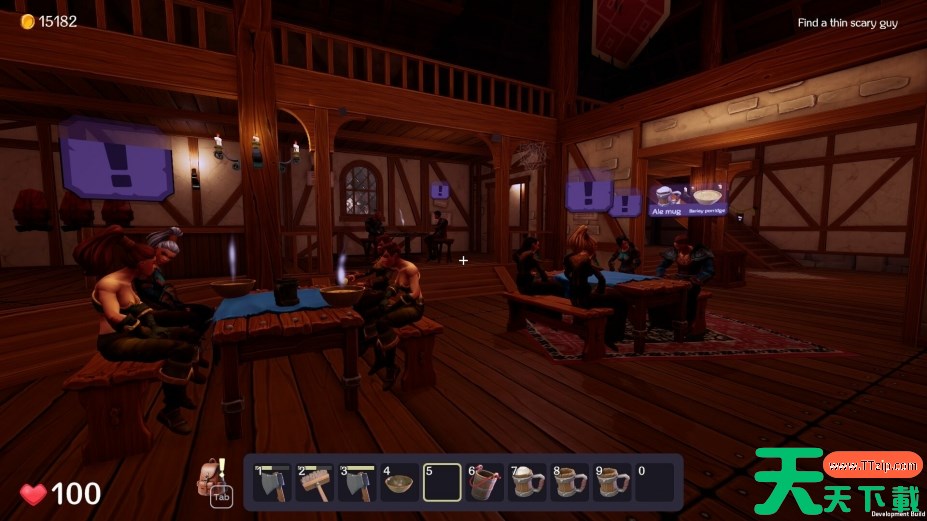
Task: Choose the mug in hotbar slot 8
Action: pyautogui.click(x=570, y=483)
